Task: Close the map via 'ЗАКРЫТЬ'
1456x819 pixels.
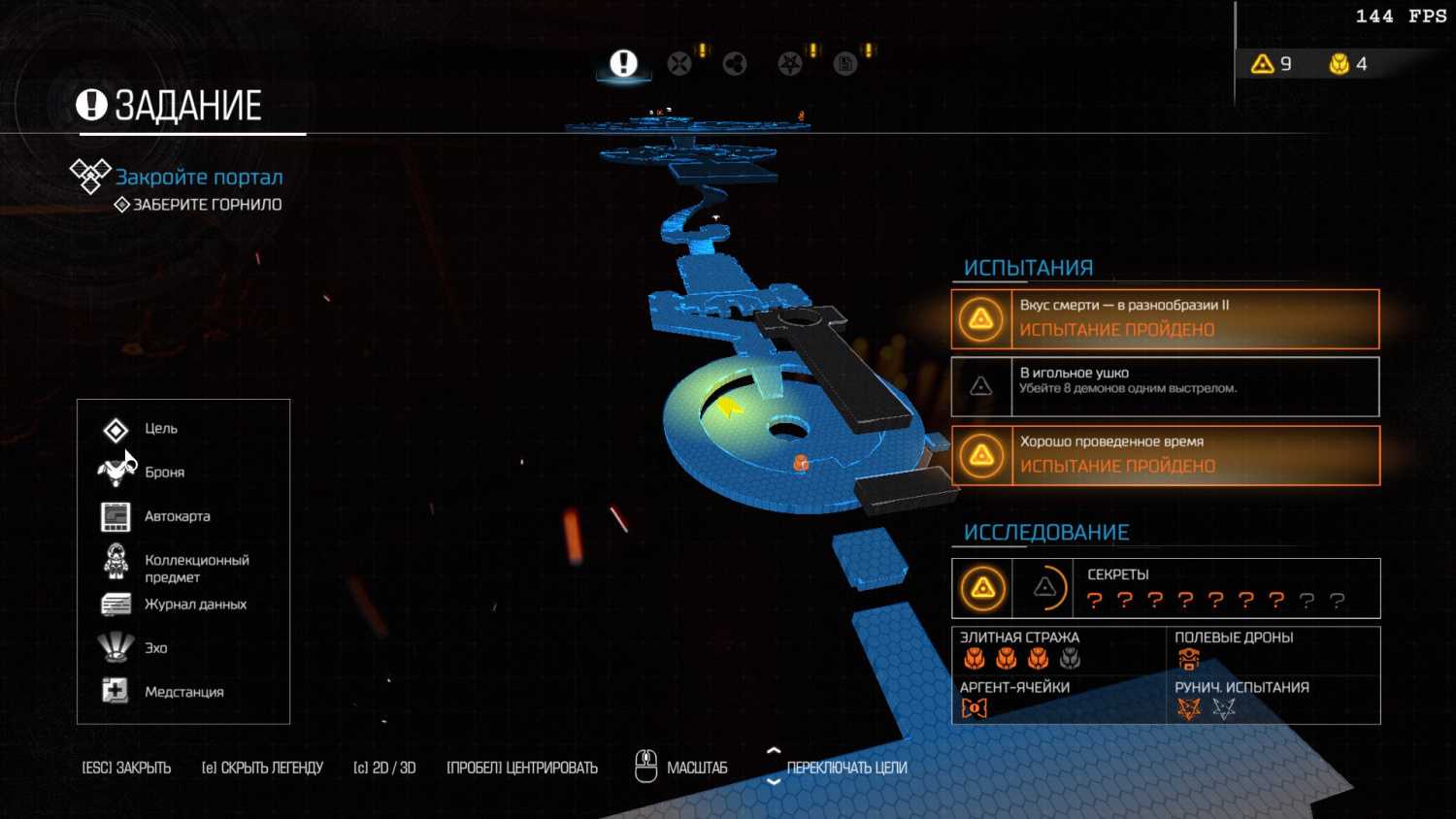Action: pos(126,768)
